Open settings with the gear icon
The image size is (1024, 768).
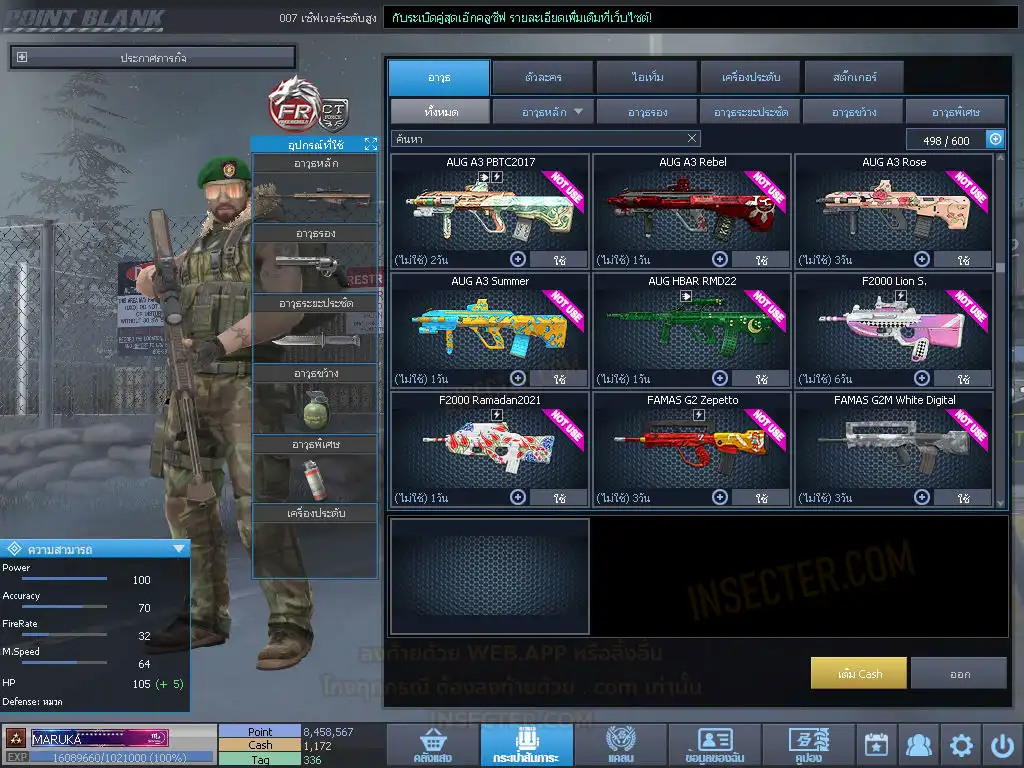click(961, 745)
